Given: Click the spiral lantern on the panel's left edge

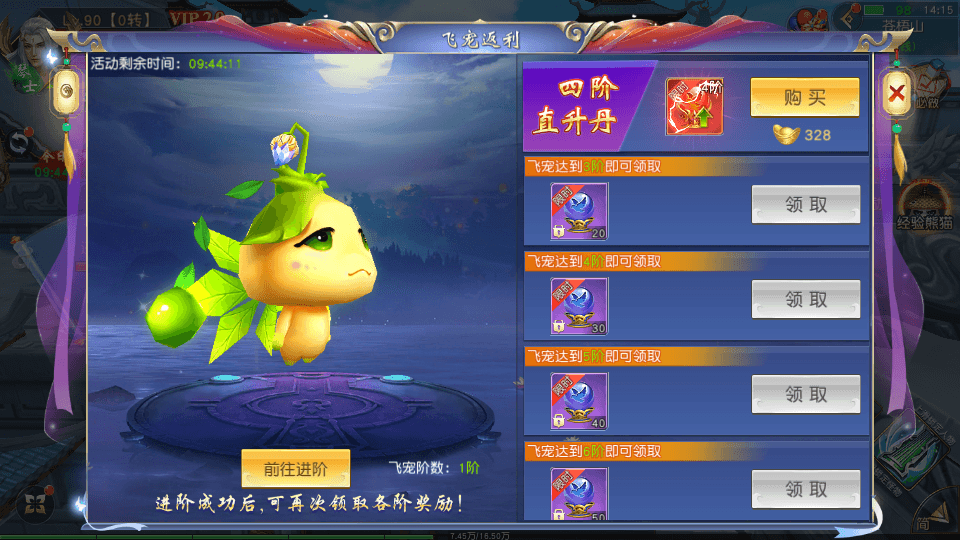Looking at the screenshot, I should point(66,93).
